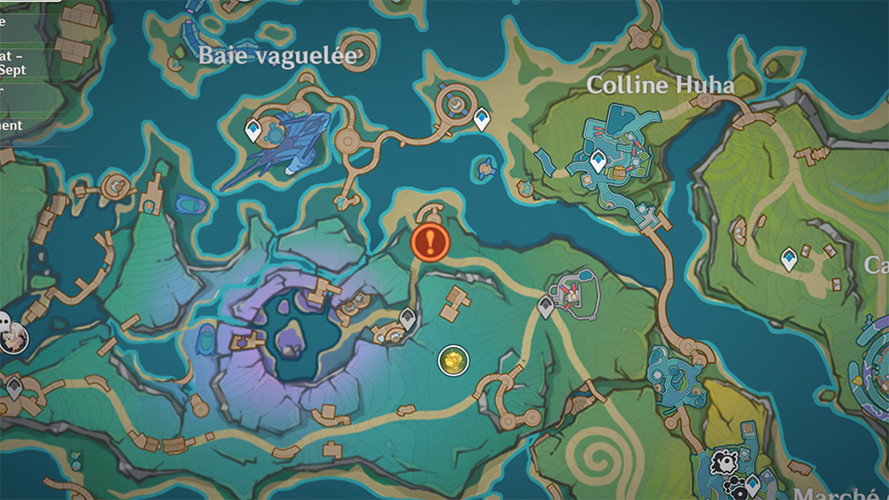The width and height of the screenshot is (889, 500).
Task: Select the red exclamation quest marker
Action: 430,241
